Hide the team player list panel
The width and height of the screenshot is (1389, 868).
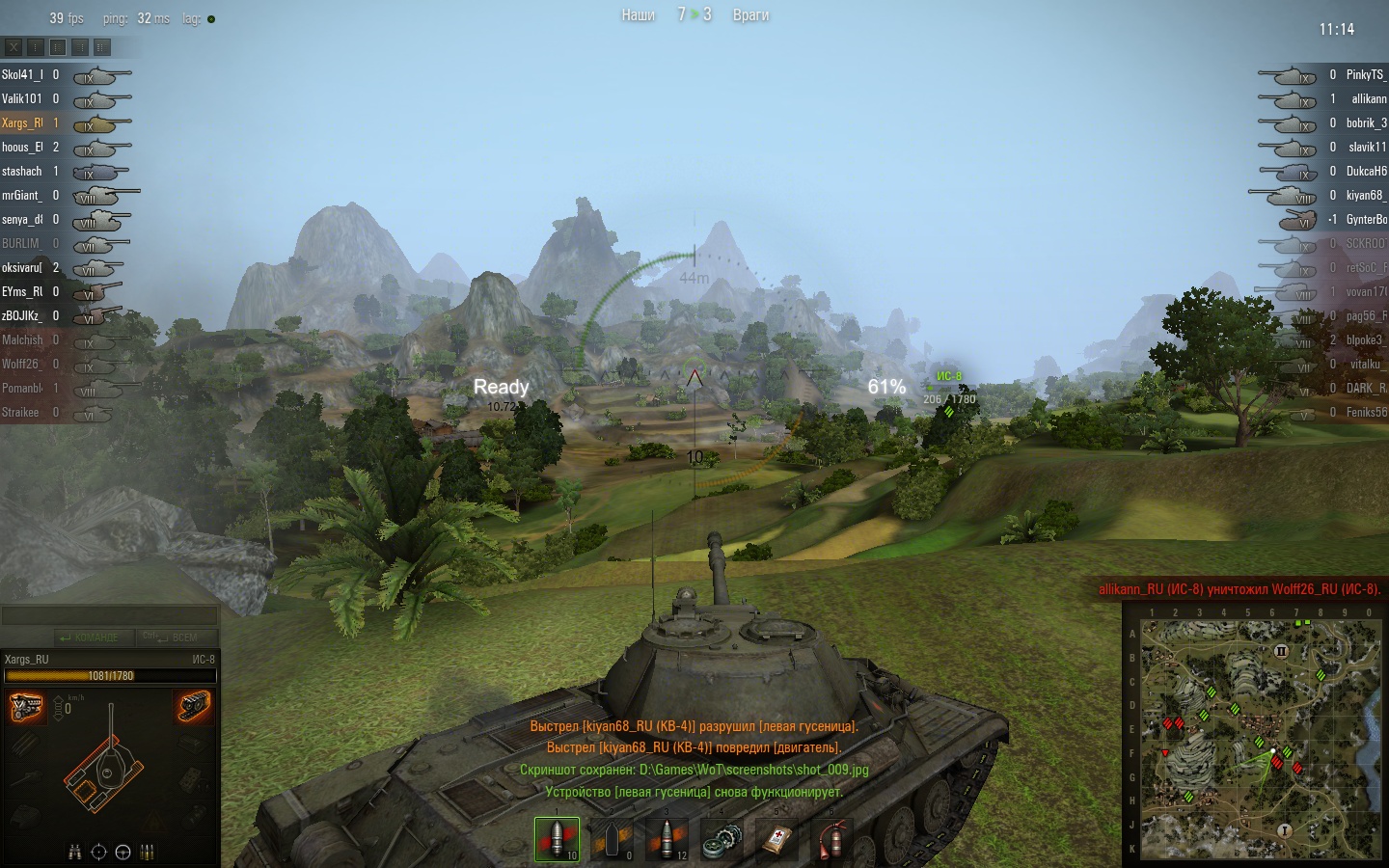point(14,46)
